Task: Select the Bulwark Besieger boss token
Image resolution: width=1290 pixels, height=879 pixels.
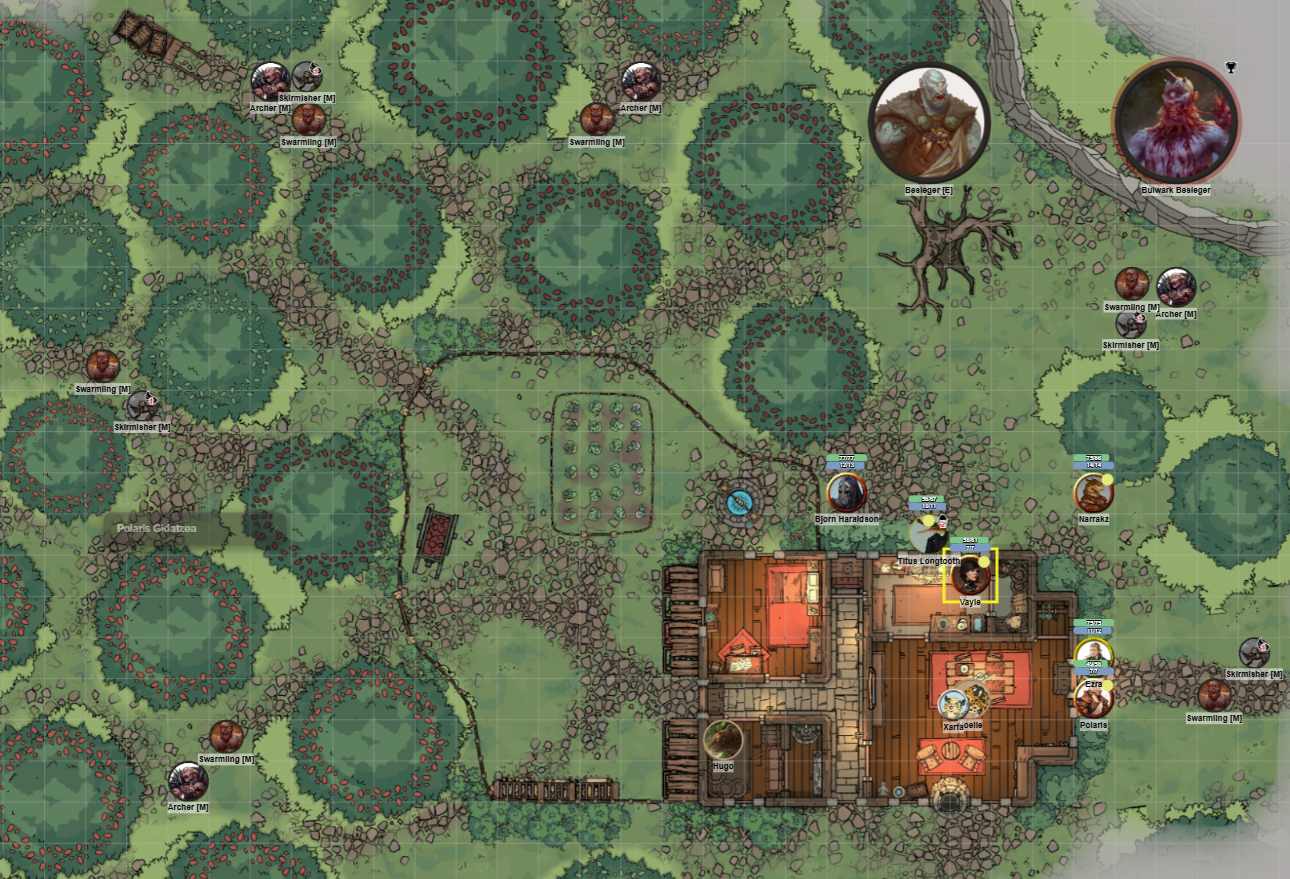Action: tap(1175, 120)
